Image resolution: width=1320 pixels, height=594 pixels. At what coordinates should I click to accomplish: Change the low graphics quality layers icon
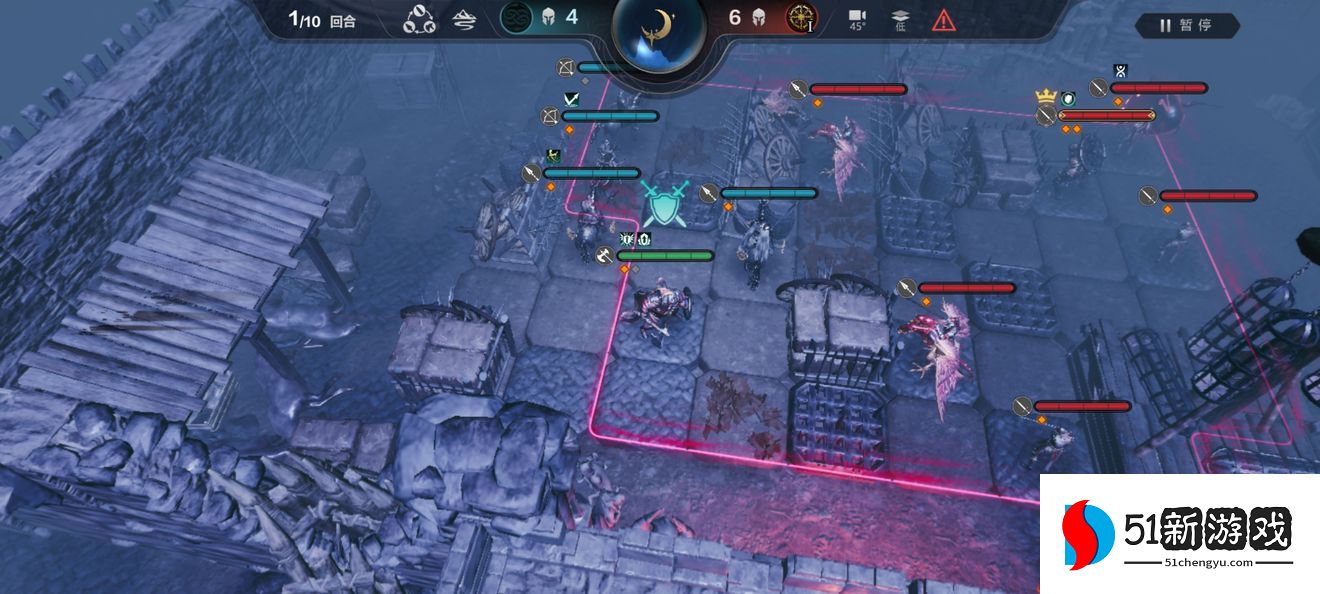(x=899, y=19)
